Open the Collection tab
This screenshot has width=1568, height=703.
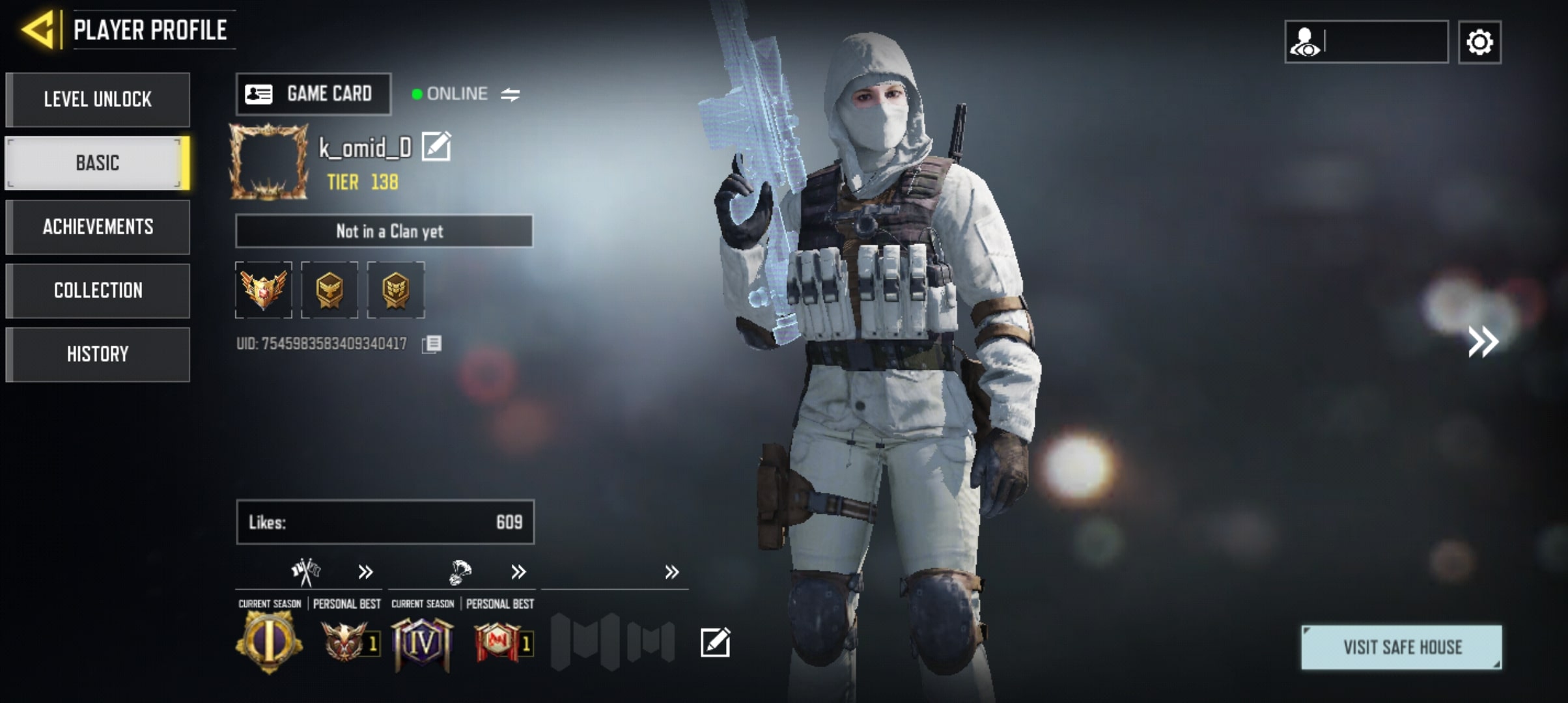[98, 290]
